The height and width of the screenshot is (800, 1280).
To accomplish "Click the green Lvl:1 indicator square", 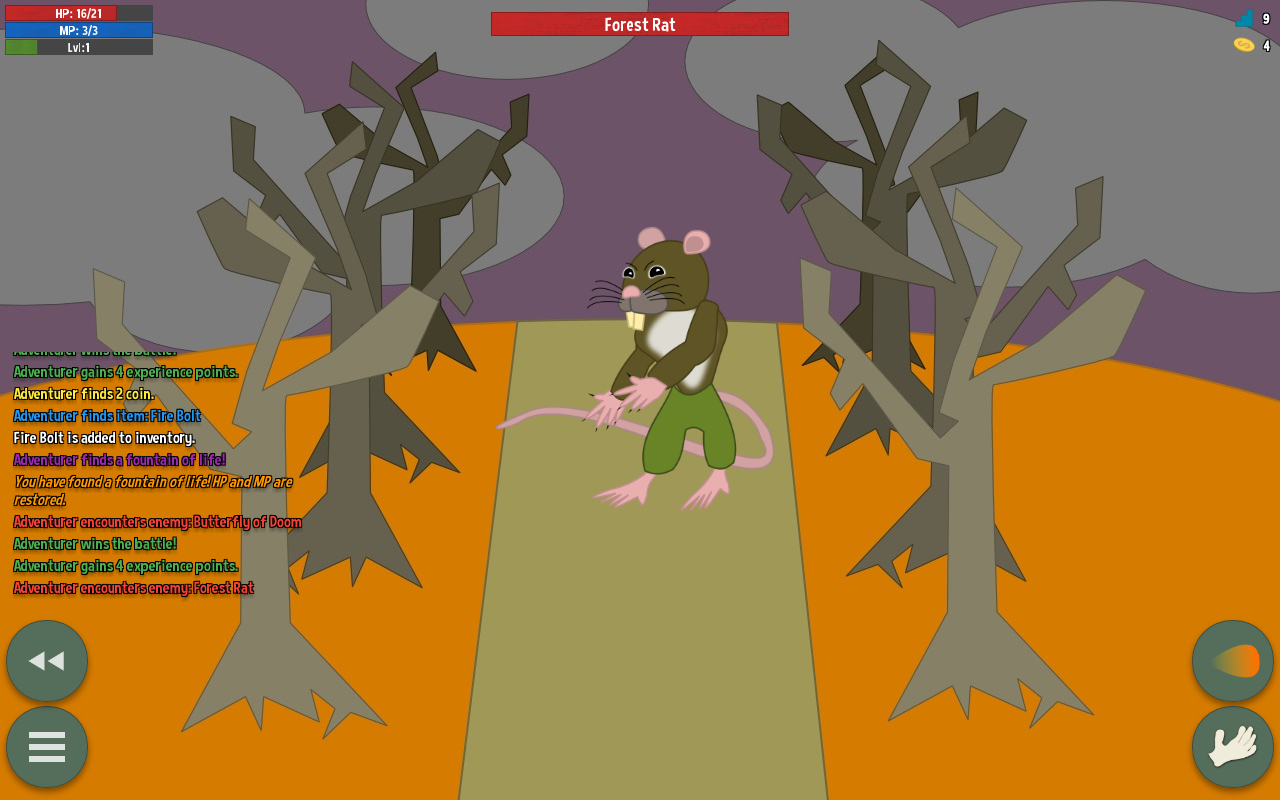I will pyautogui.click(x=20, y=46).
